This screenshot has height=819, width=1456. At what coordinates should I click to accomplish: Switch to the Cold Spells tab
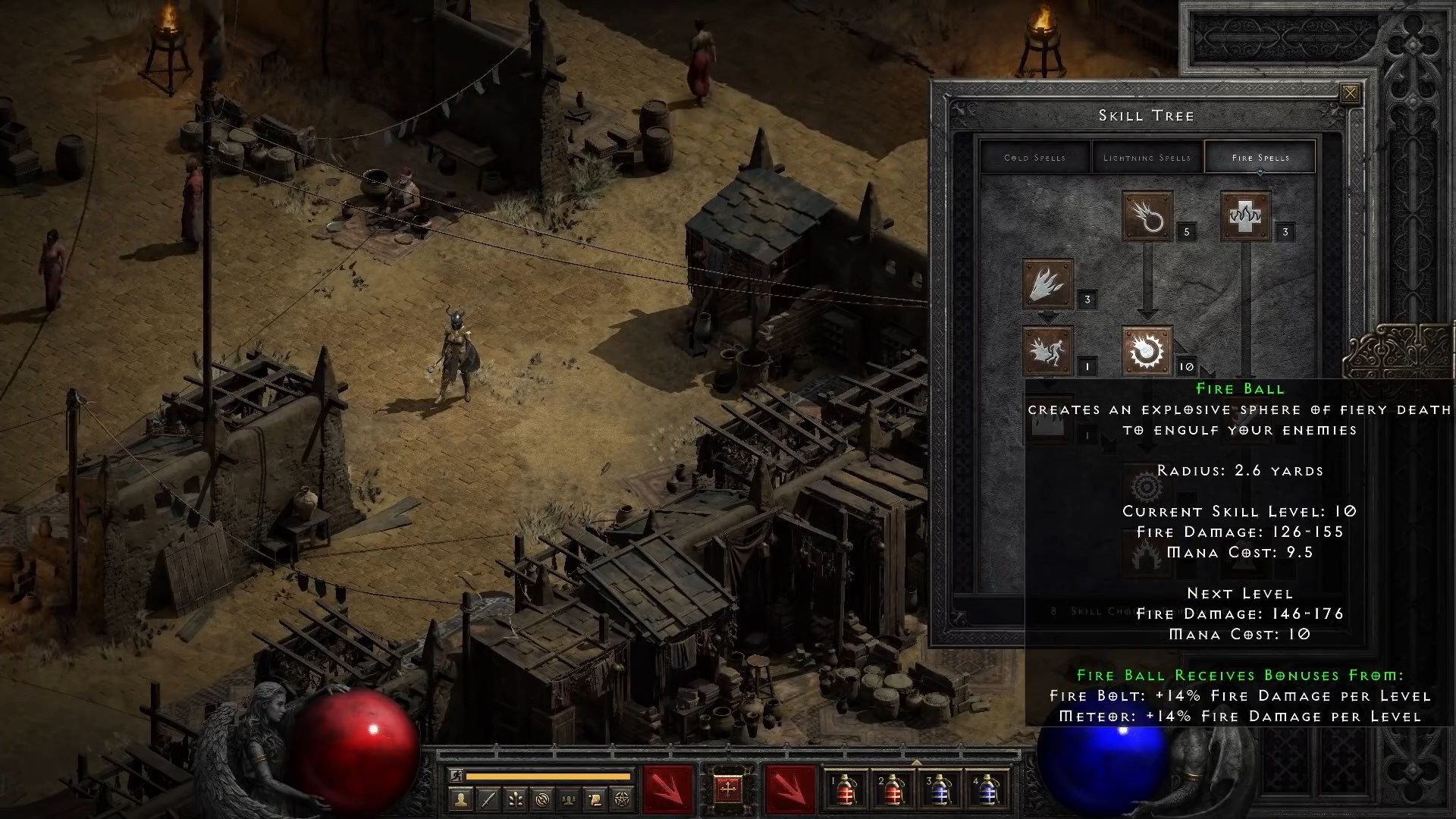click(x=1034, y=157)
